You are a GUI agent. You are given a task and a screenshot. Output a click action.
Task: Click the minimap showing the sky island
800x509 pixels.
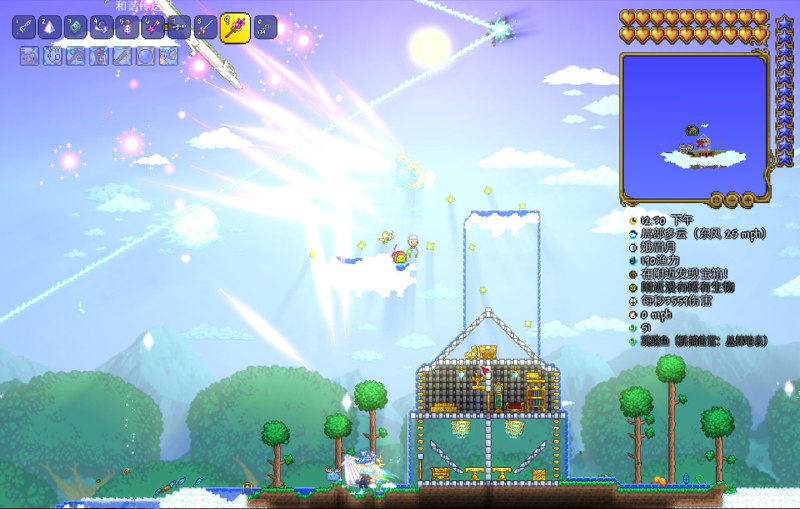693,125
